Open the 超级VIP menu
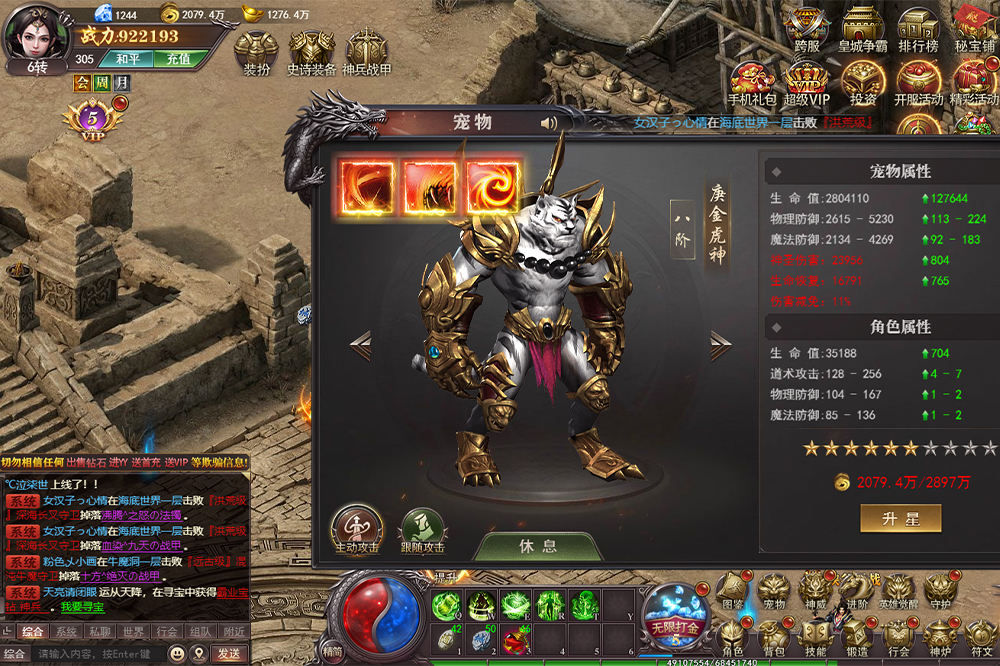Image resolution: width=1000 pixels, height=666 pixels. point(806,82)
